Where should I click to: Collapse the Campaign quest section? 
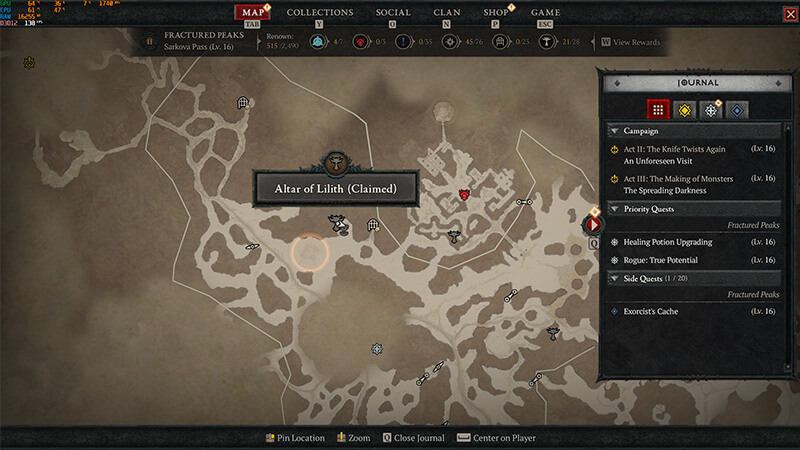613,131
